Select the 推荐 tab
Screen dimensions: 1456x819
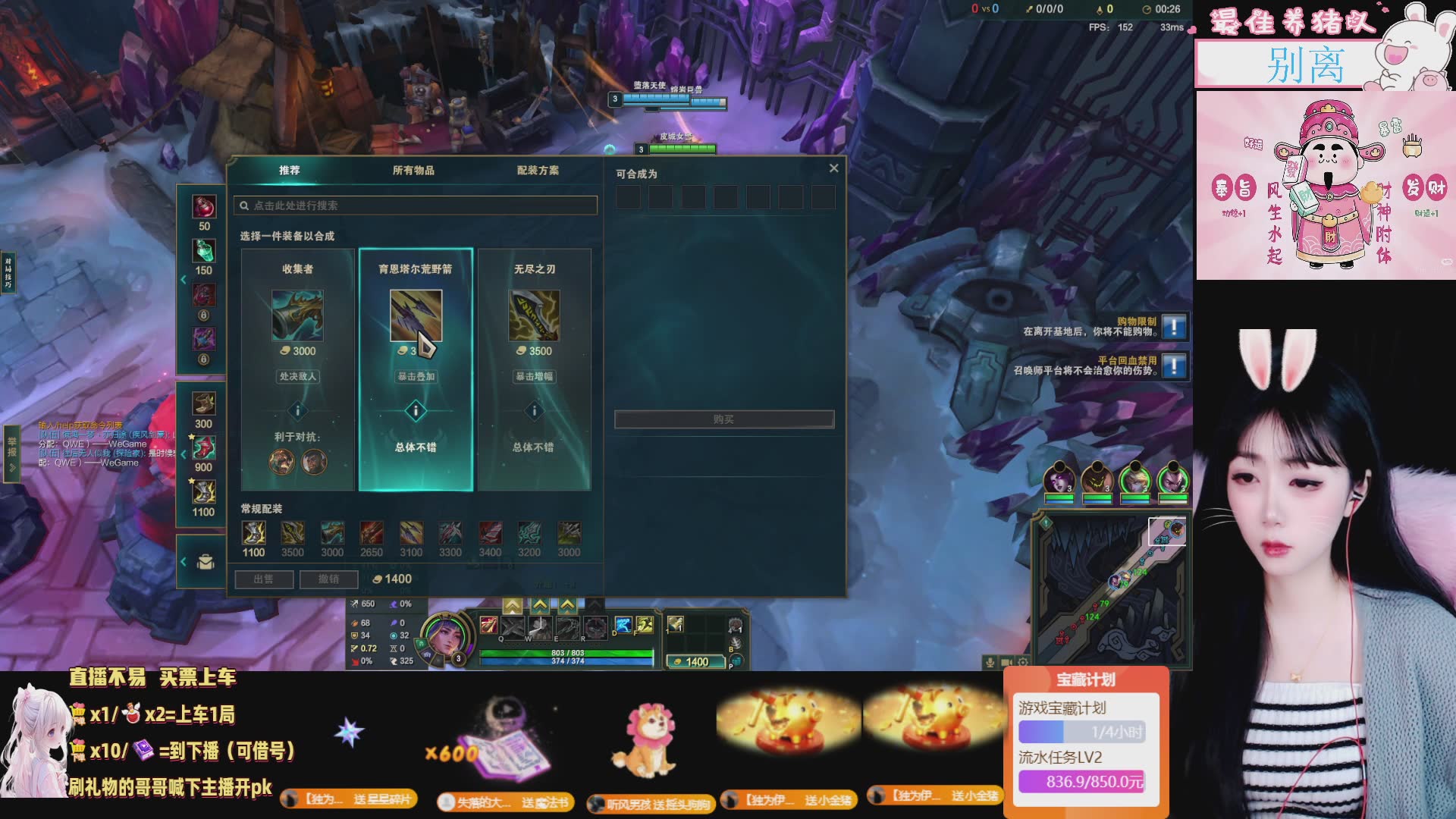(289, 171)
